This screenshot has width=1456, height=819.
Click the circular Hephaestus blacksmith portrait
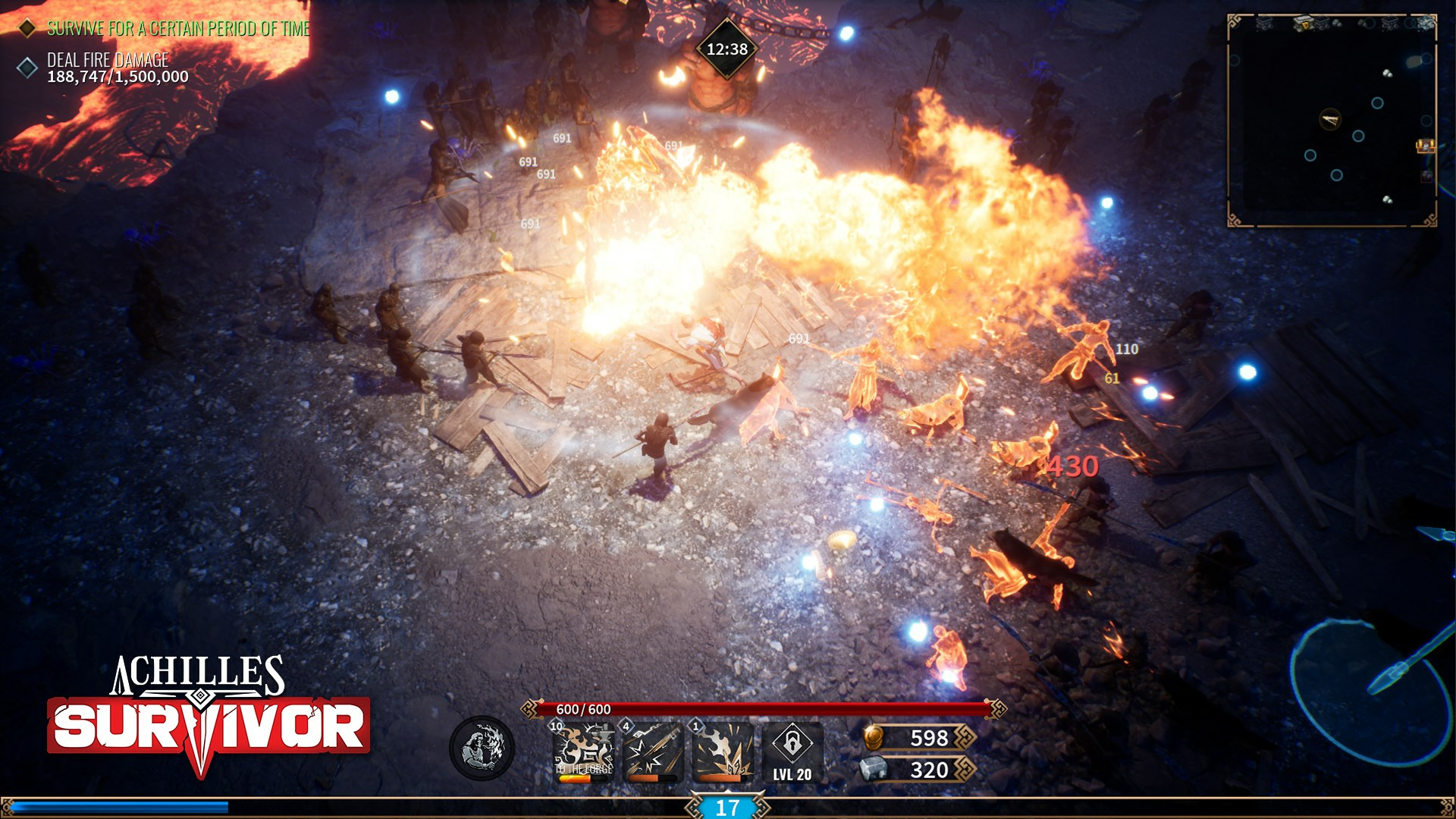482,748
